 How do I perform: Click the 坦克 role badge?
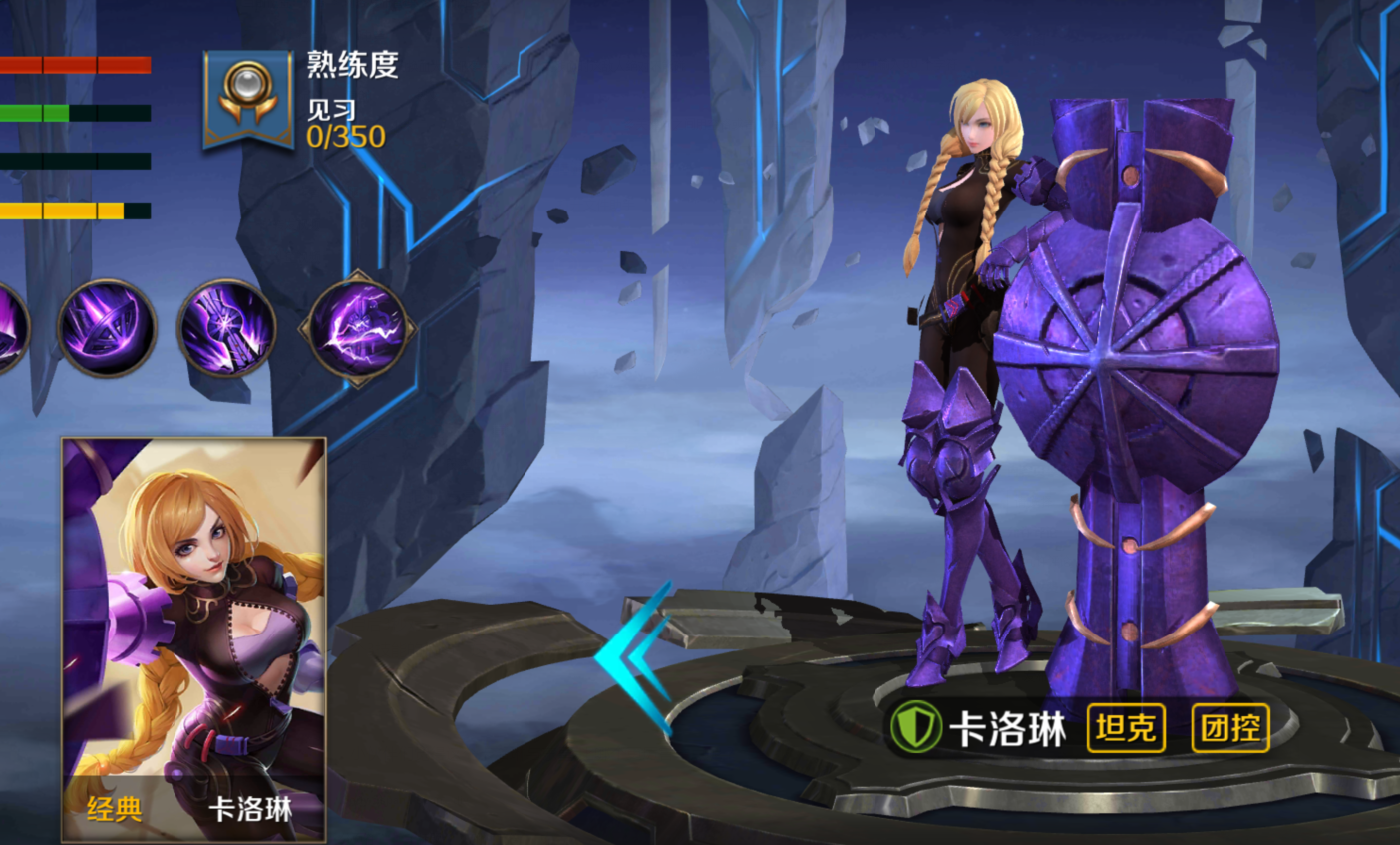point(1125,728)
